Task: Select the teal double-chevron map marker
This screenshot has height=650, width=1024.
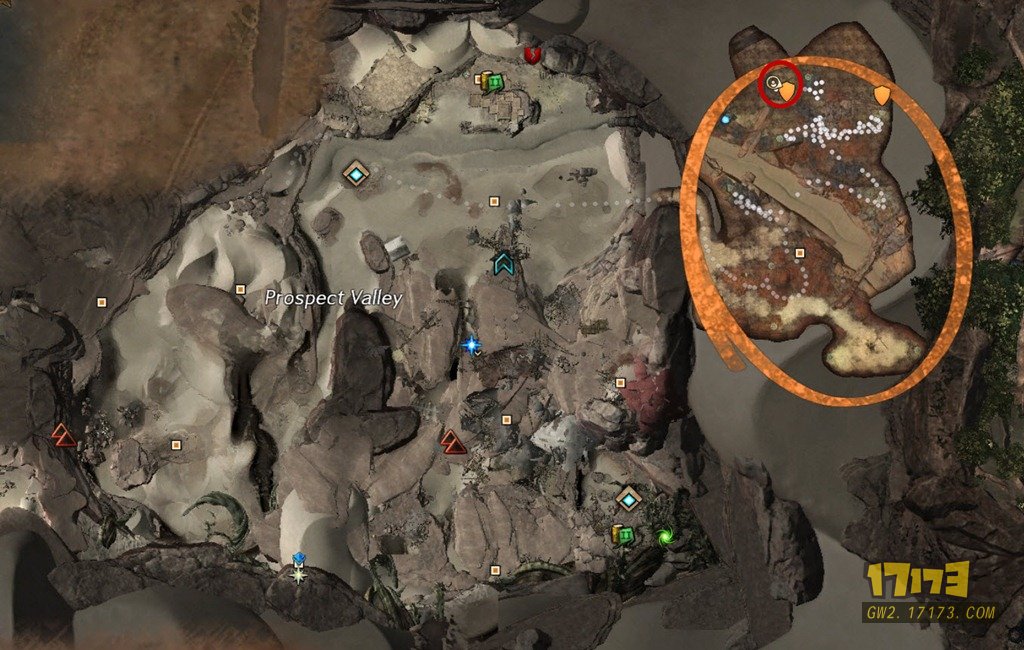Action: coord(503,264)
